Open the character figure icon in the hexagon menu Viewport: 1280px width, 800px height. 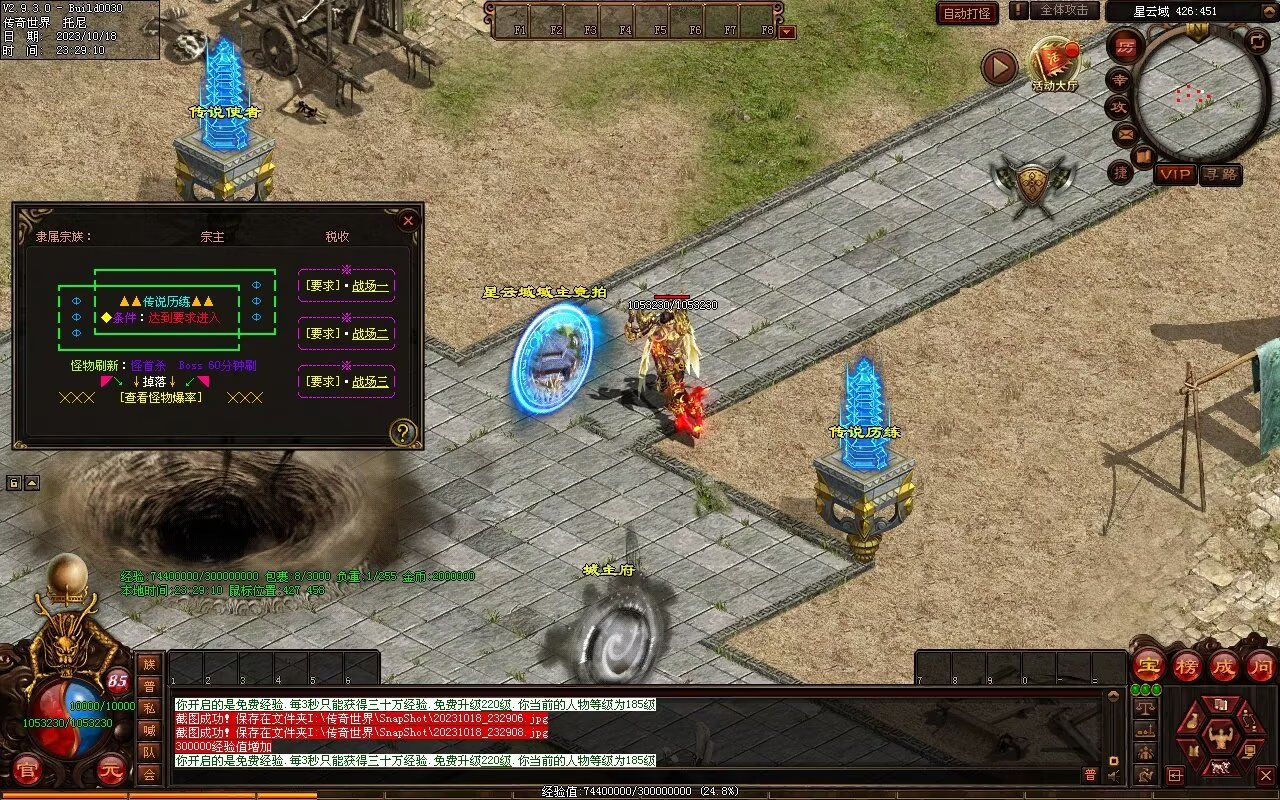1219,738
